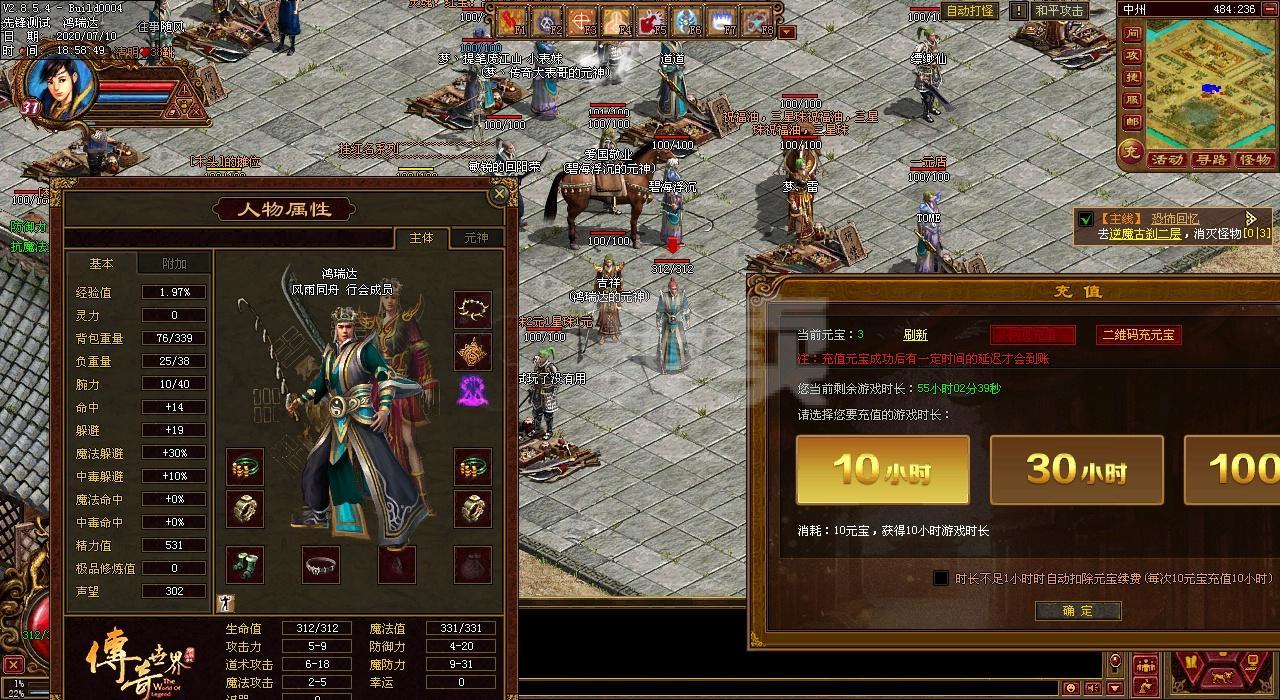Change the 和平攻击 attack mode
This screenshot has height=700, width=1280.
[1059, 11]
